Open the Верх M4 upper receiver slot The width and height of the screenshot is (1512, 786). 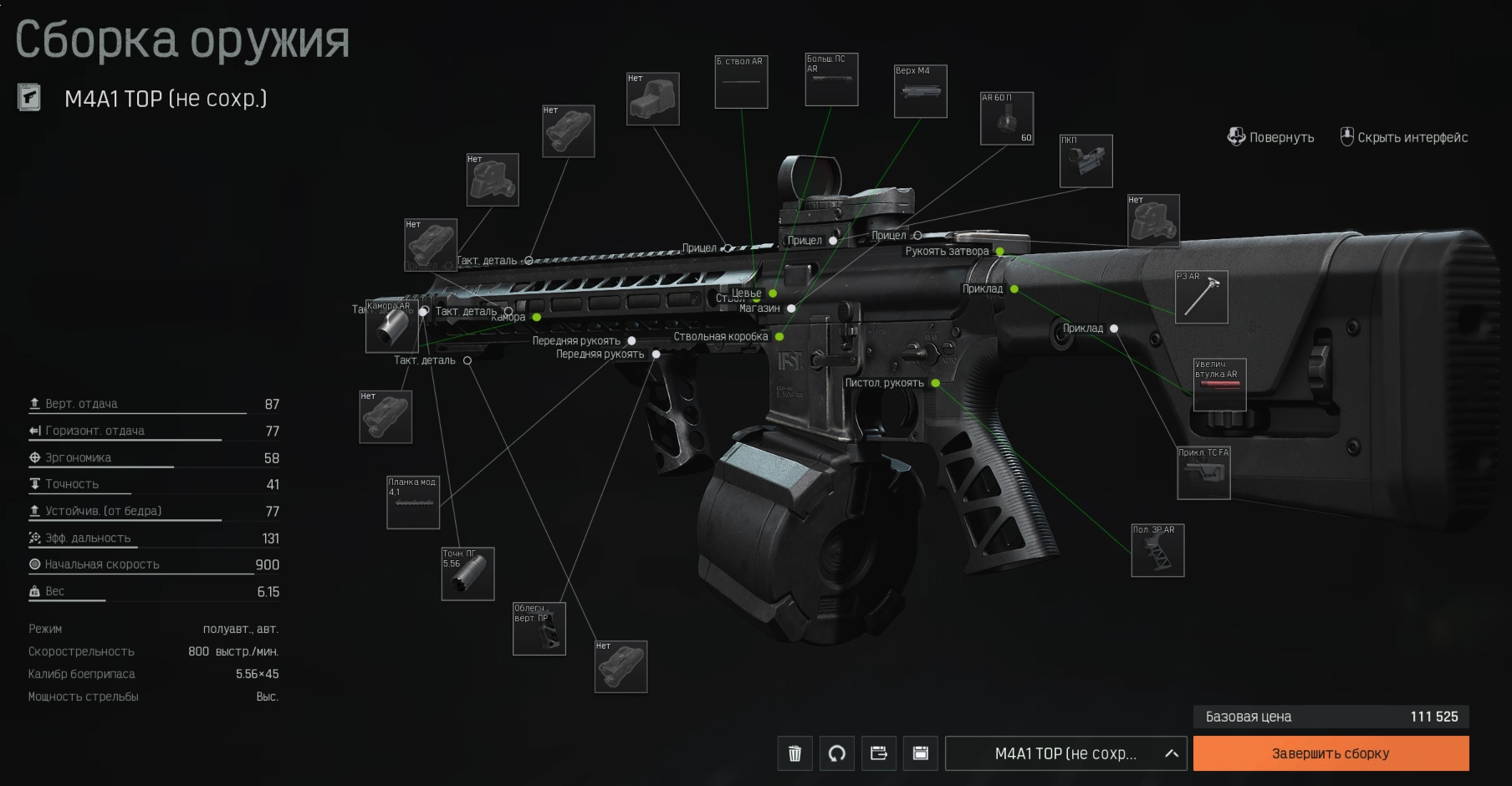coord(920,91)
